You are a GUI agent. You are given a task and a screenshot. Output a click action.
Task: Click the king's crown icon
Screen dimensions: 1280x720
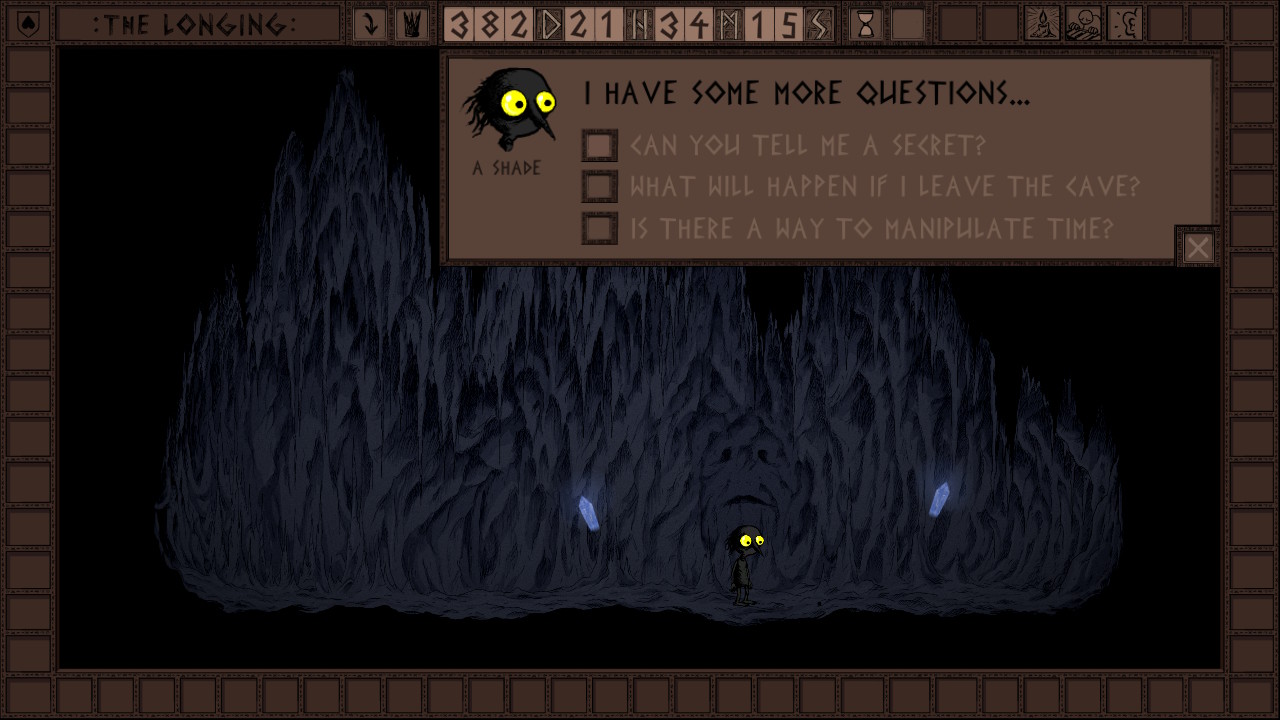411,24
